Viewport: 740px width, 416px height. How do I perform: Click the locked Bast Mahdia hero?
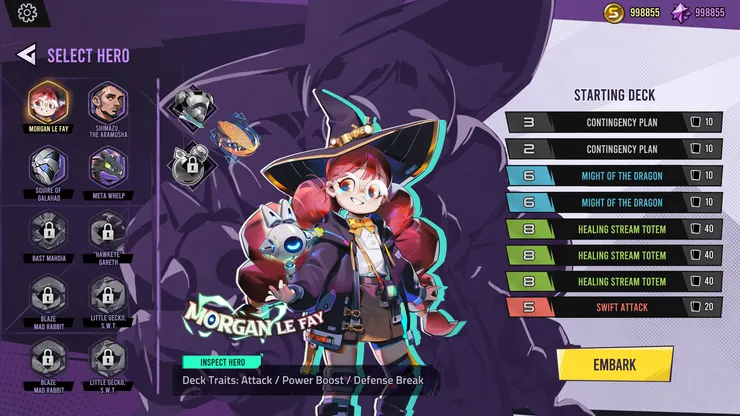47,231
